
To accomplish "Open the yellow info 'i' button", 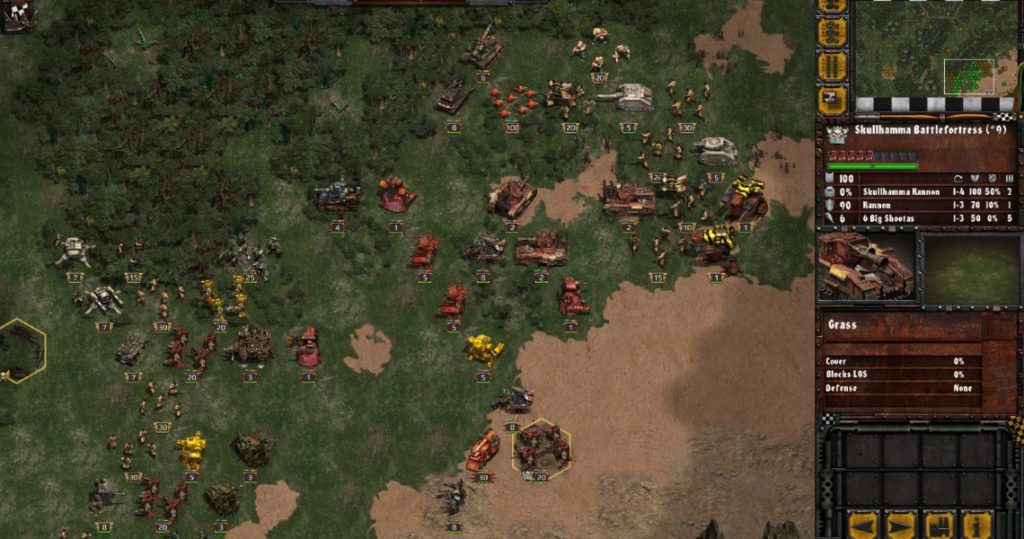I will pyautogui.click(x=977, y=524).
